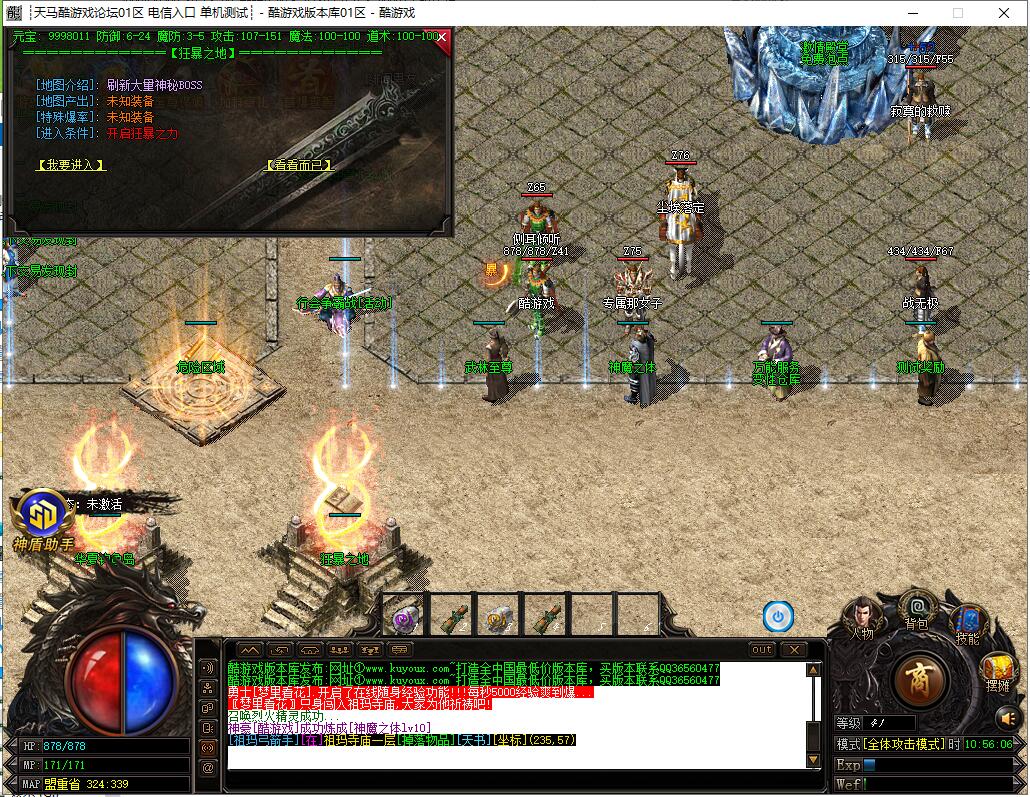Close the chat window with its X button
1030x797 pixels.
(x=794, y=650)
